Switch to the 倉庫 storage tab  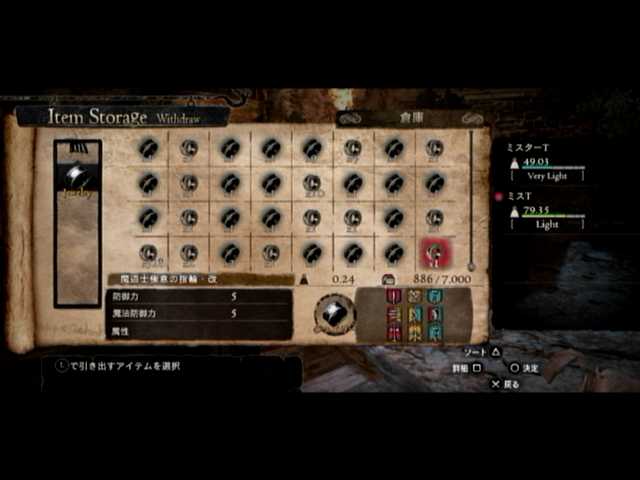click(x=412, y=117)
